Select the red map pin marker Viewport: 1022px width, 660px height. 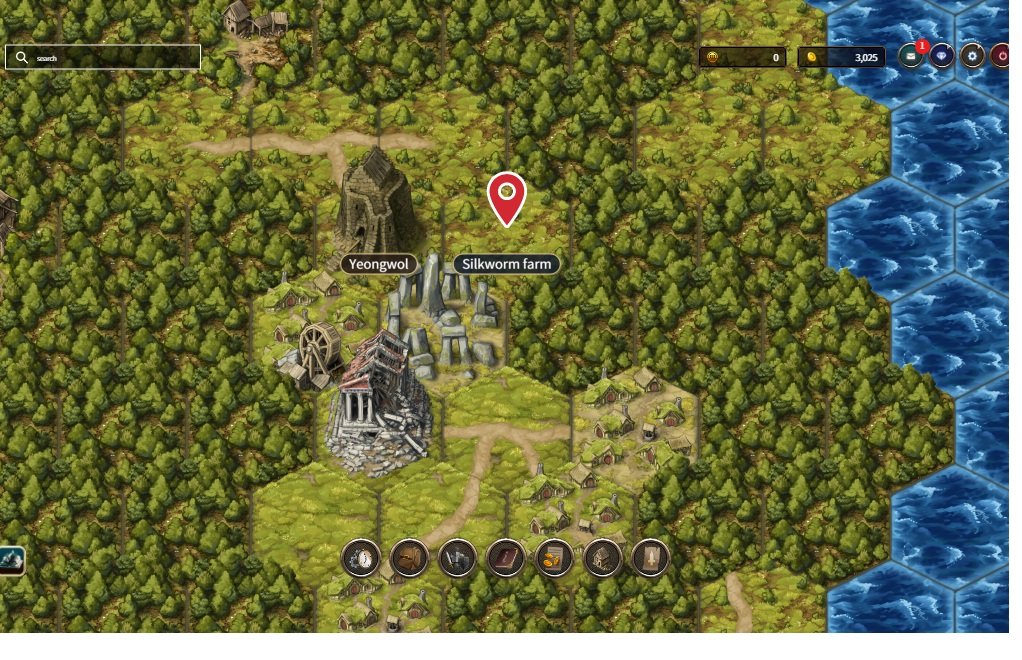tap(507, 198)
